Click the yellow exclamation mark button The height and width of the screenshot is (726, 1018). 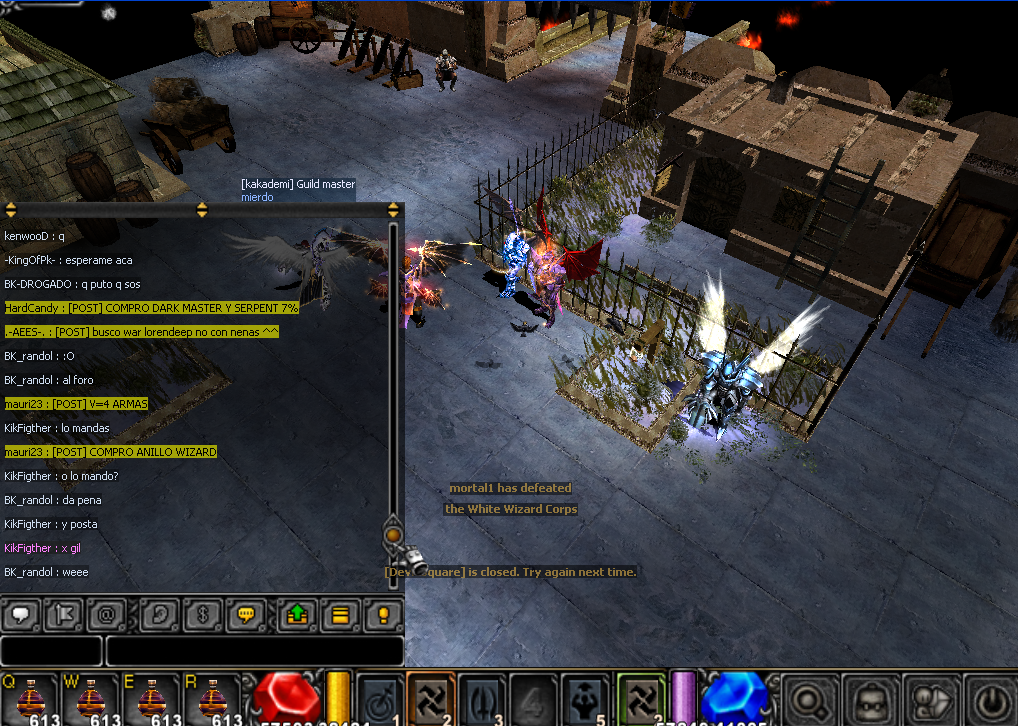[x=382, y=614]
